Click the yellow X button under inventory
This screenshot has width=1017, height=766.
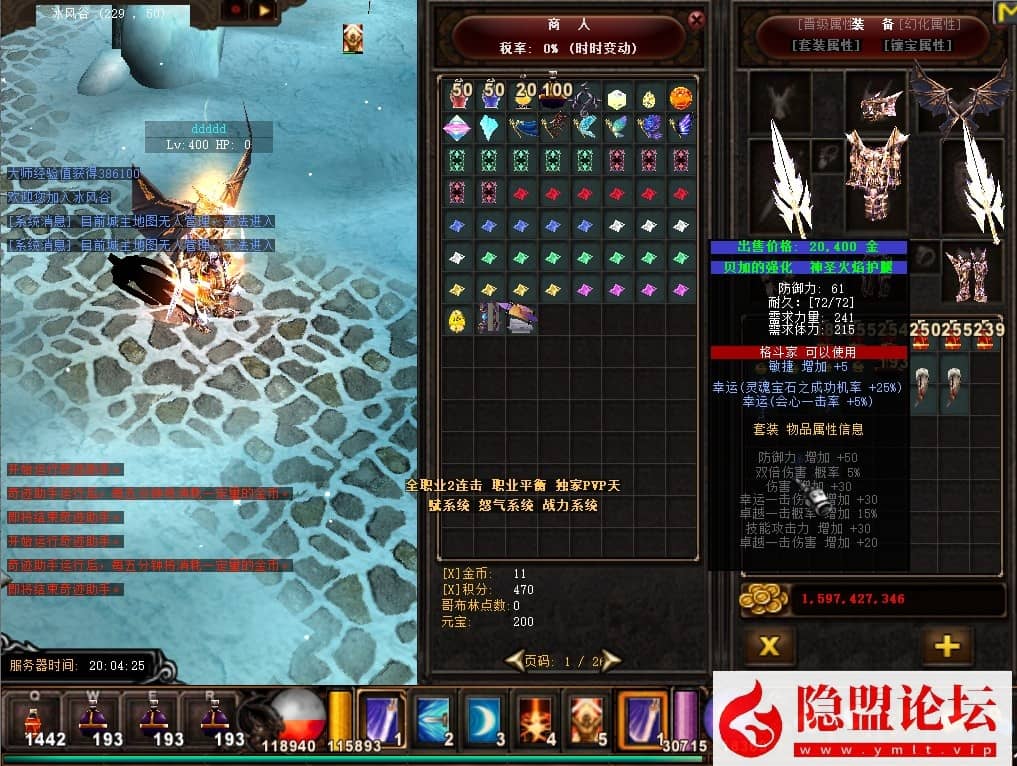click(769, 646)
